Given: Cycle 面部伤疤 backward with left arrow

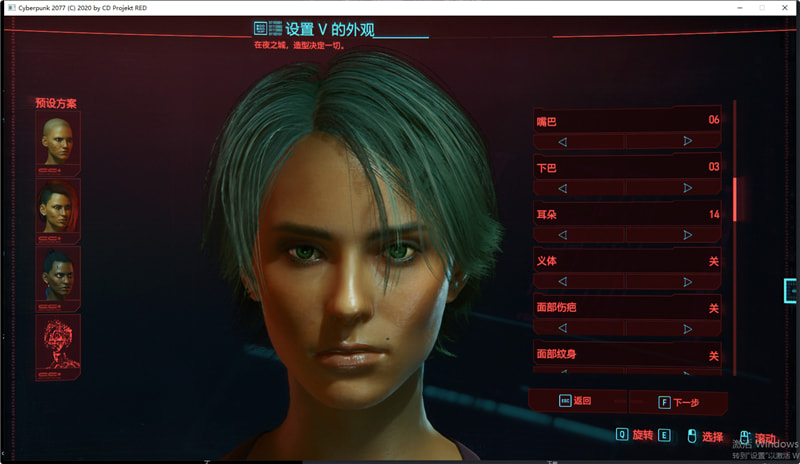Looking at the screenshot, I should tap(563, 328).
